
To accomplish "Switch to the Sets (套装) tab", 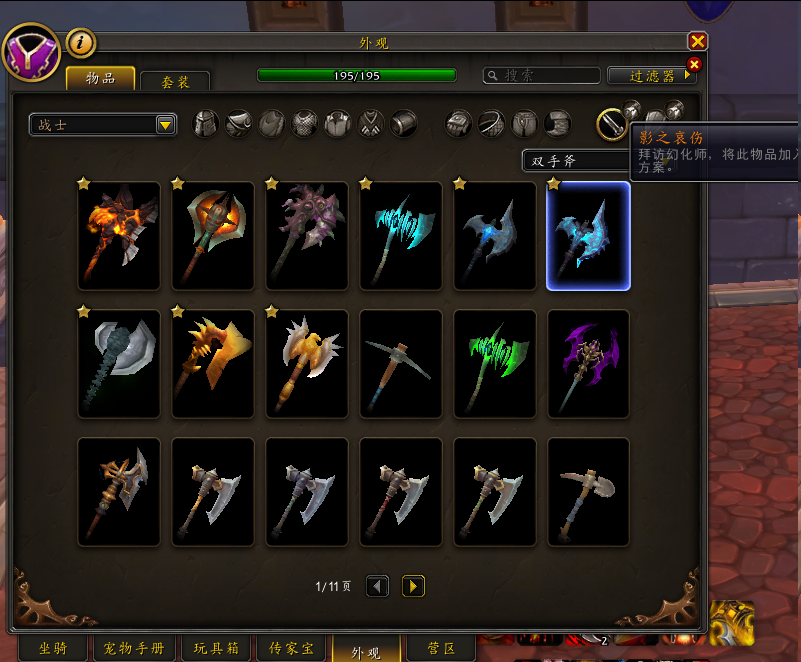I will pos(175,82).
